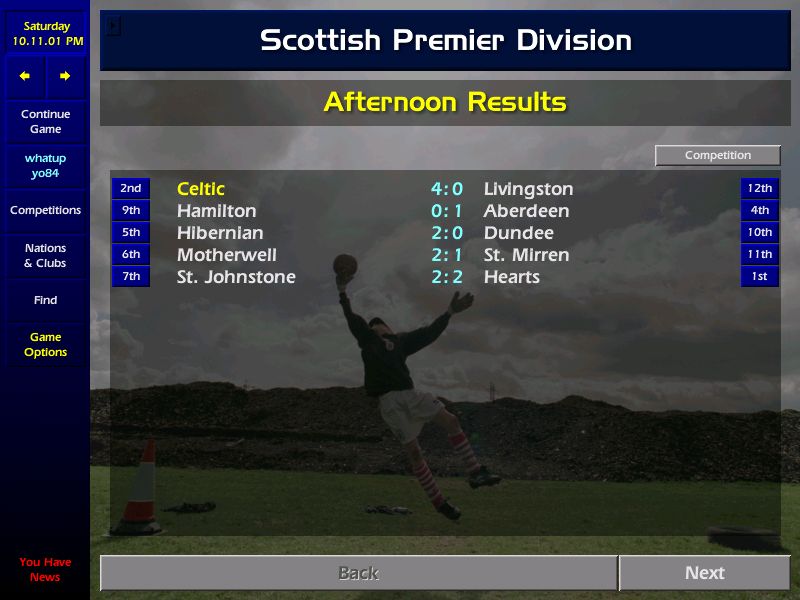Read the You Have News alert
The width and height of the screenshot is (800, 600).
coord(45,569)
